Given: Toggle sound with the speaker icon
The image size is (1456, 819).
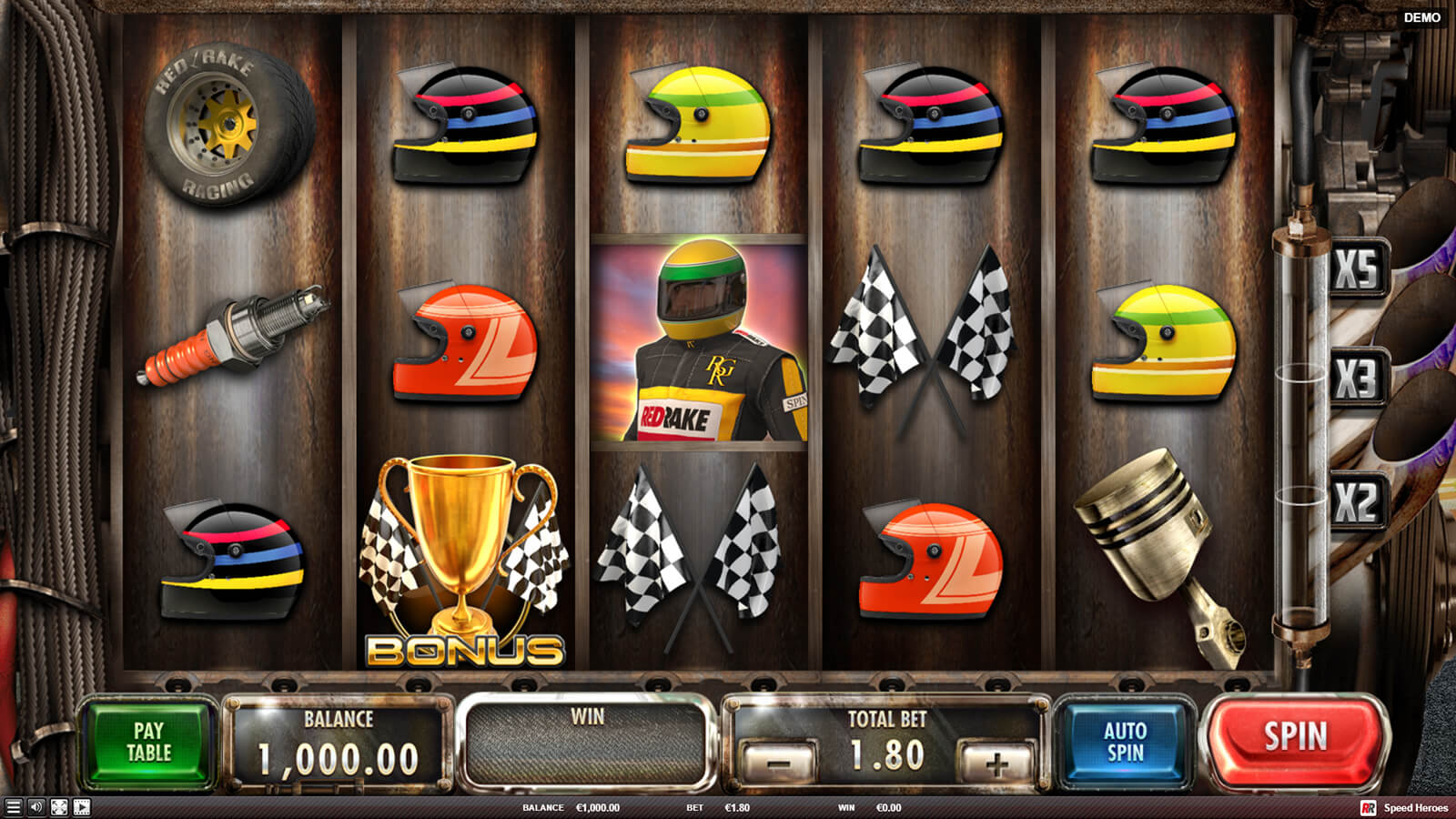Looking at the screenshot, I should [x=36, y=807].
